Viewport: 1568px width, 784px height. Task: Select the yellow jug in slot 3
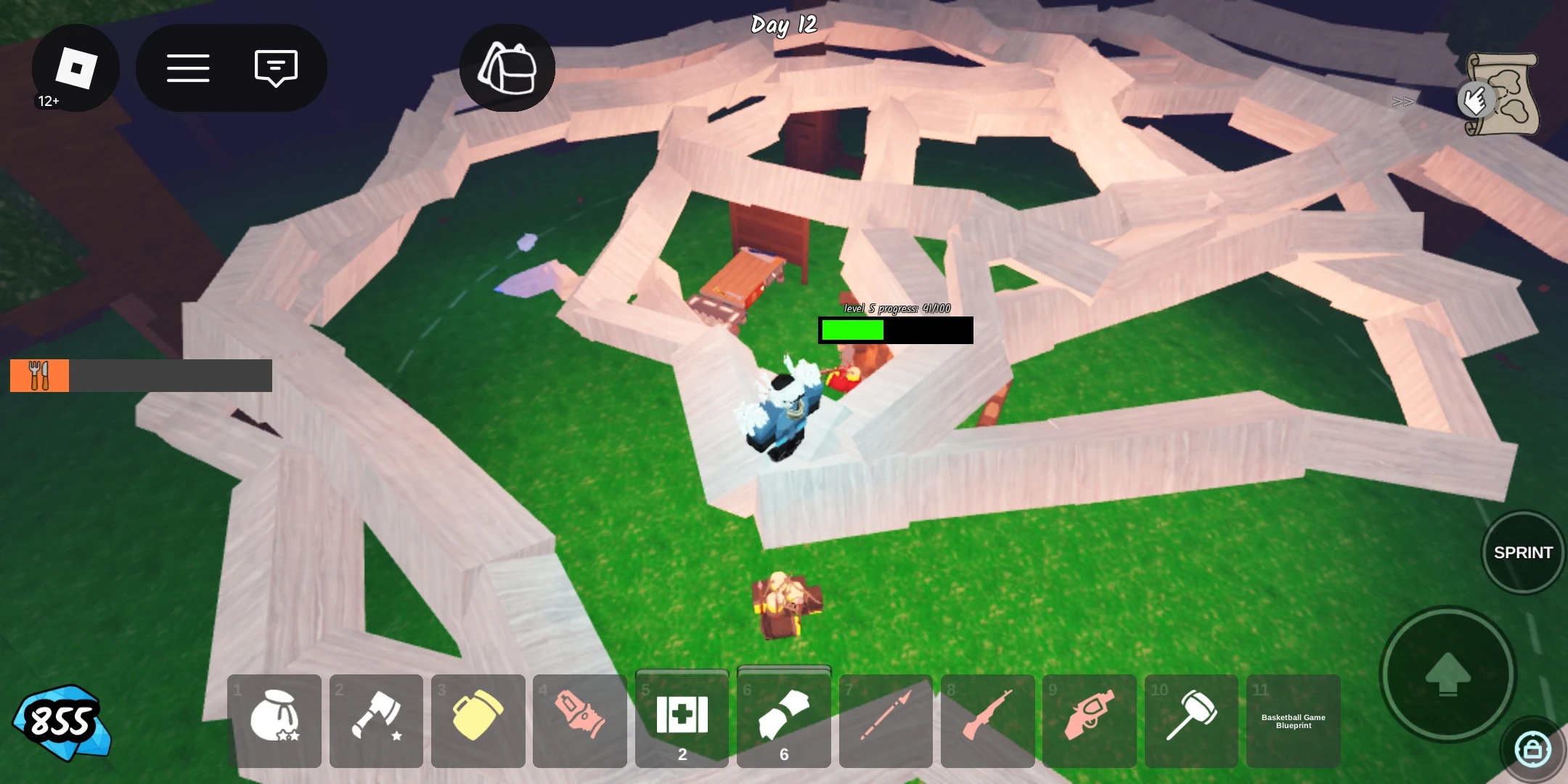click(478, 720)
